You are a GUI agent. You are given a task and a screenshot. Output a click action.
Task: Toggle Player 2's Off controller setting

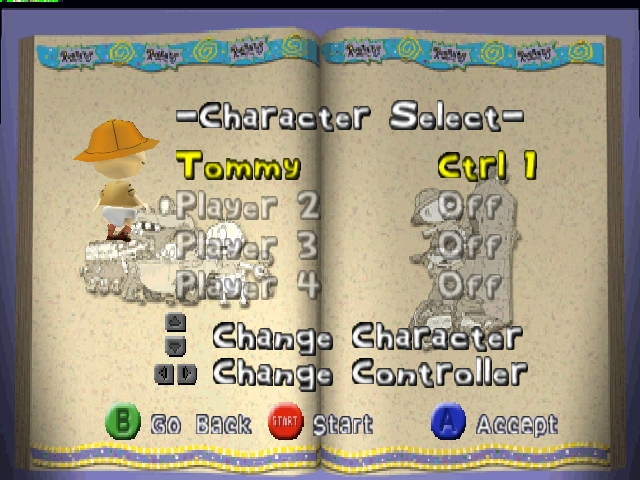[x=469, y=206]
